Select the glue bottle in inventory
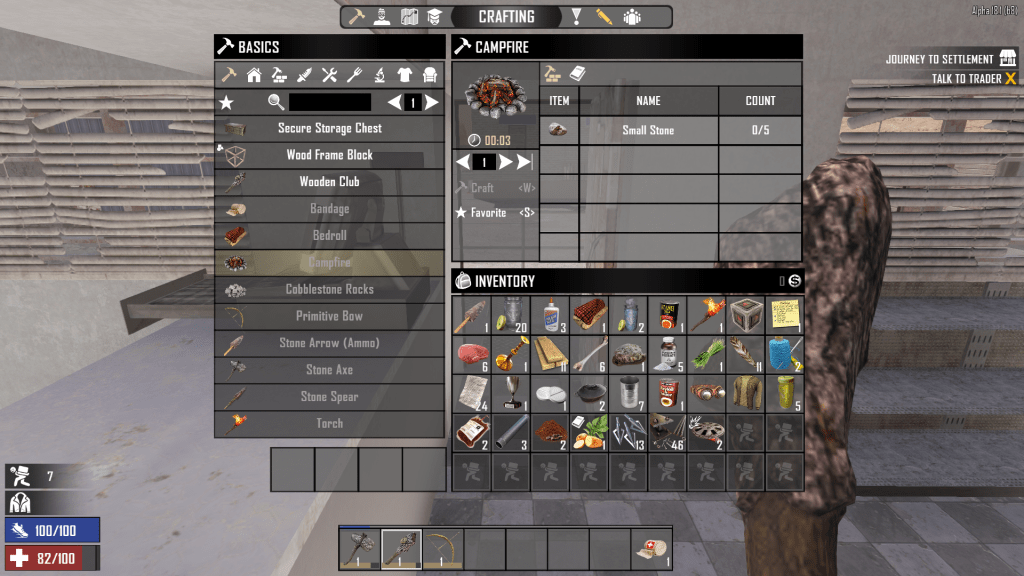The image size is (1024, 576). click(549, 315)
